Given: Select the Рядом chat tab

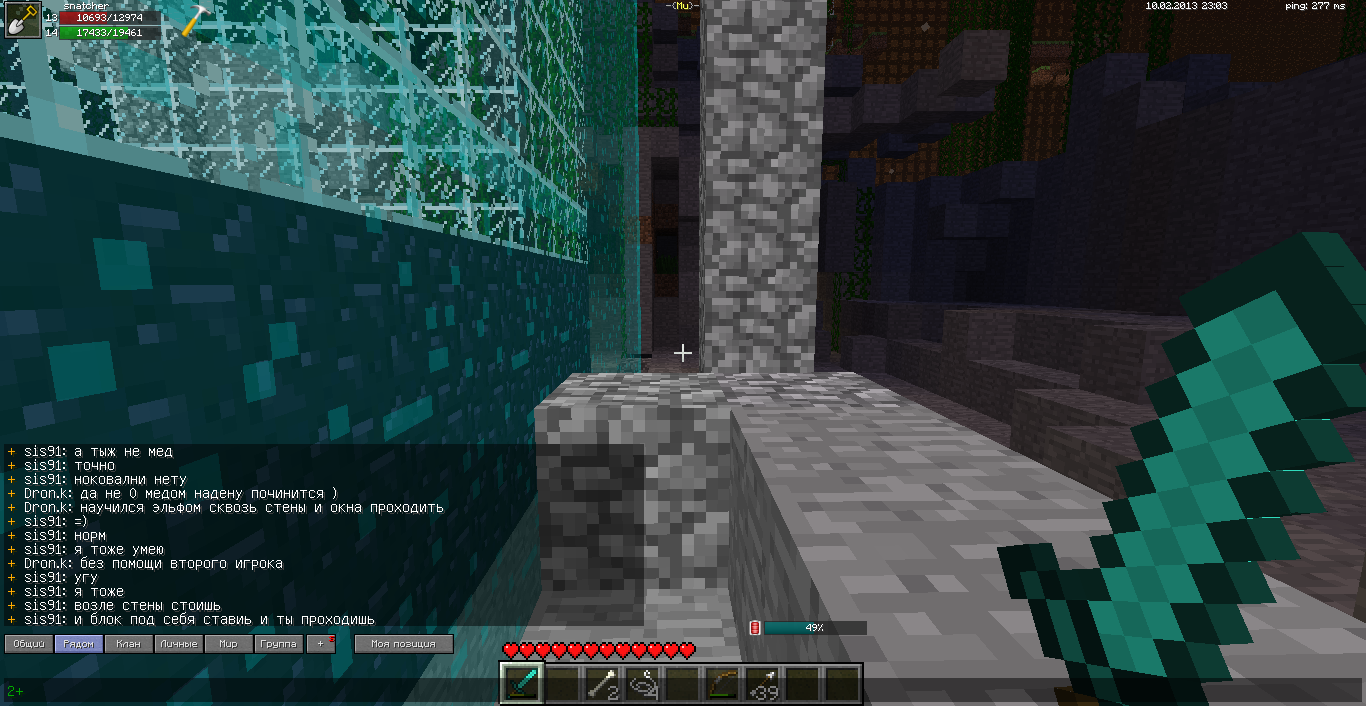Looking at the screenshot, I should pos(79,644).
